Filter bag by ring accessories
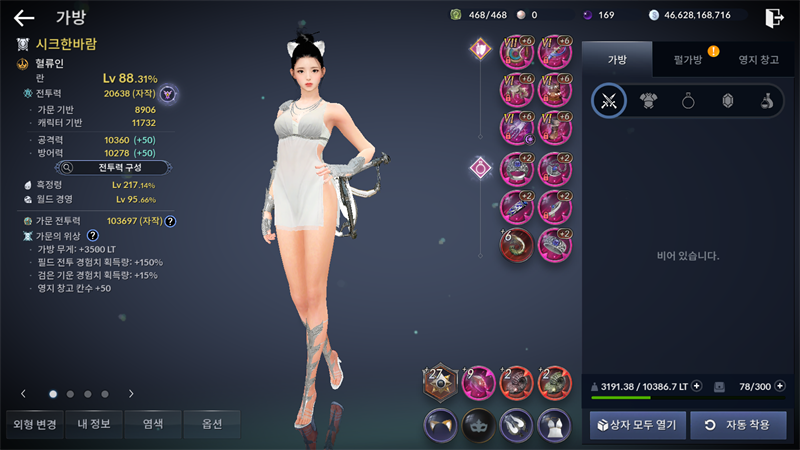 coord(688,101)
